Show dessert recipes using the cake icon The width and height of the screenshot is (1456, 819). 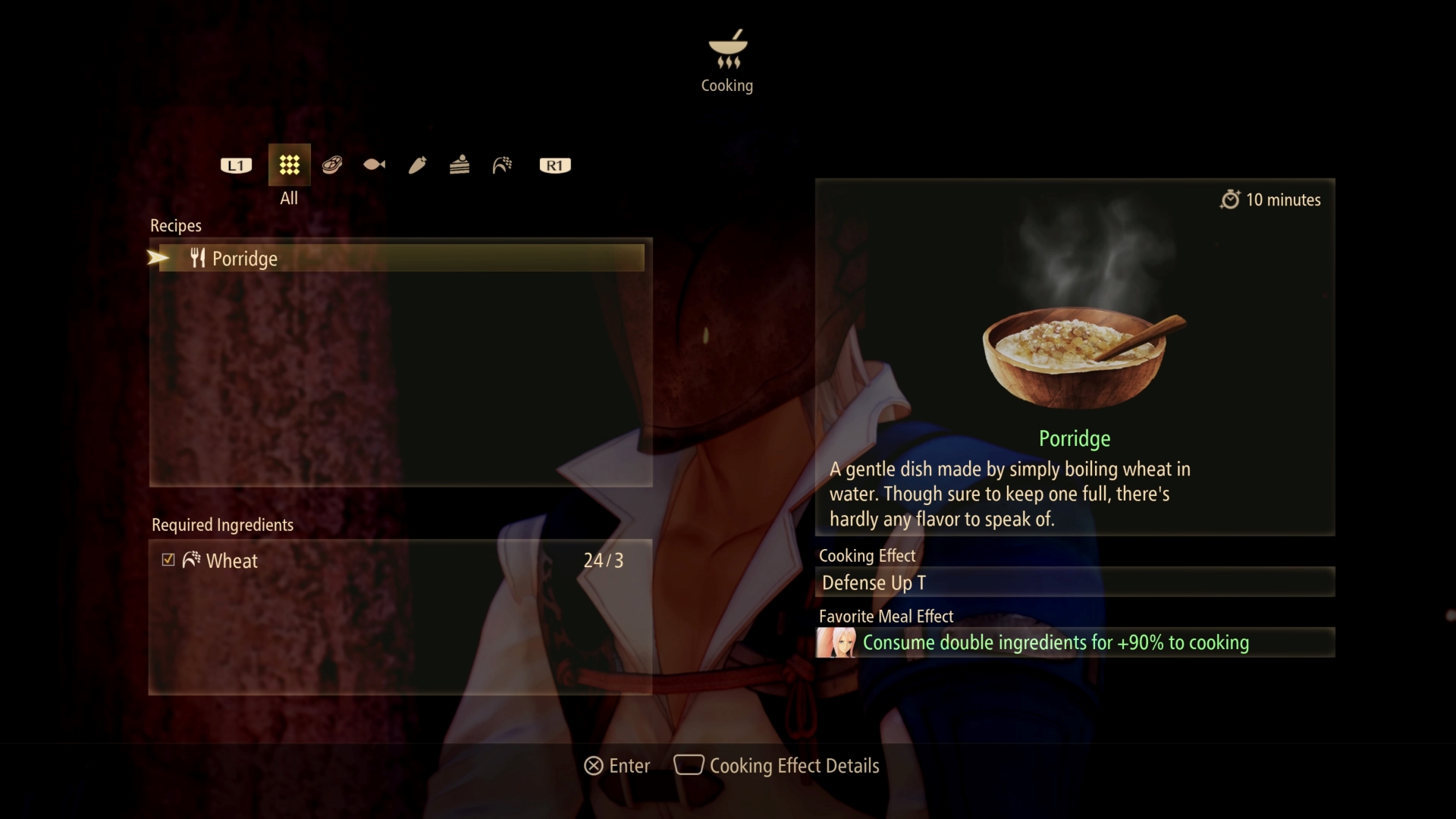click(460, 165)
